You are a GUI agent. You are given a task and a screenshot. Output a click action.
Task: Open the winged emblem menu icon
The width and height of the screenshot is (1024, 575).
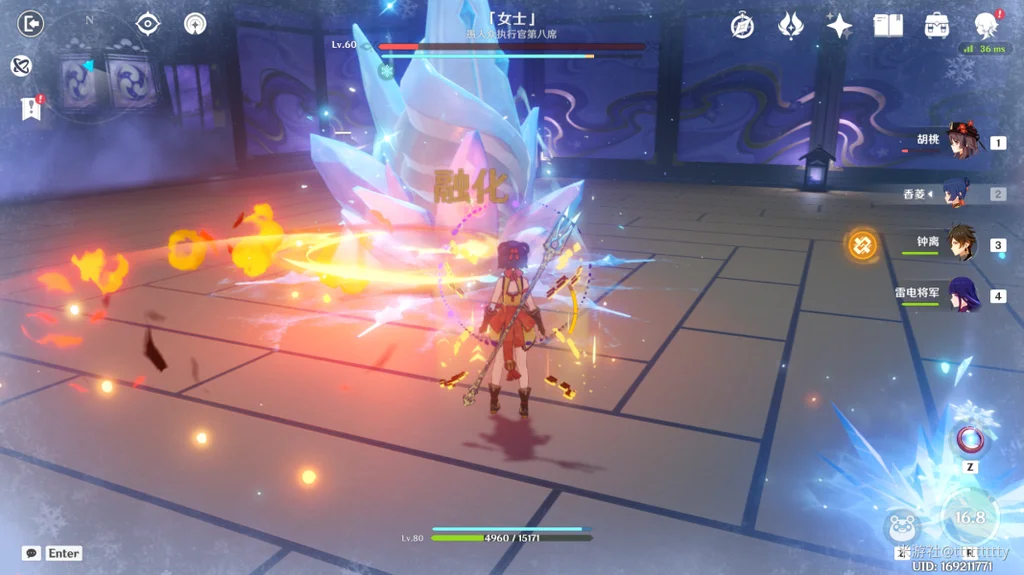[791, 26]
